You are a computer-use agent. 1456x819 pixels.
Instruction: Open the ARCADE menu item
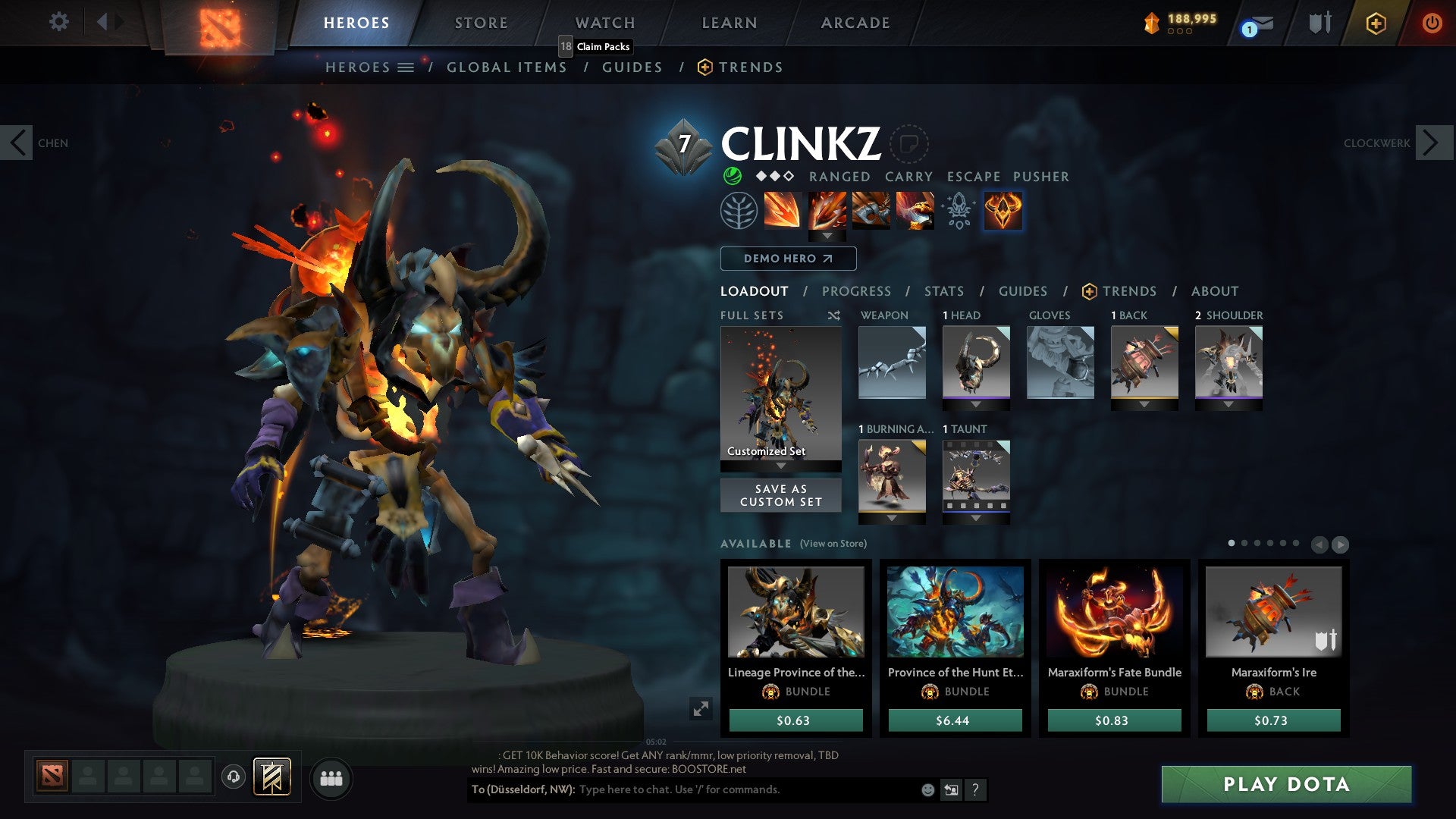(x=855, y=22)
